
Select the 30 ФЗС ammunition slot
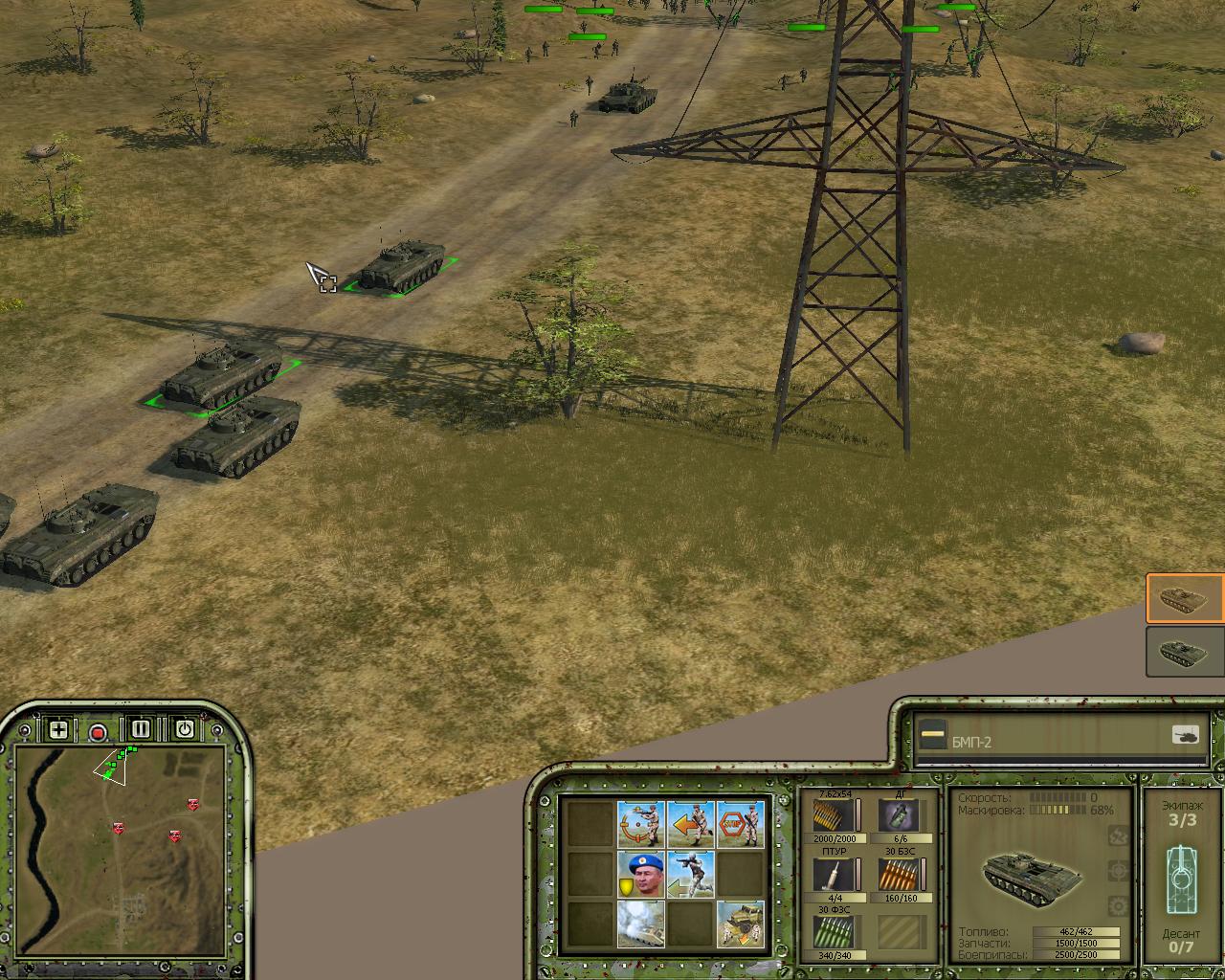pyautogui.click(x=834, y=932)
